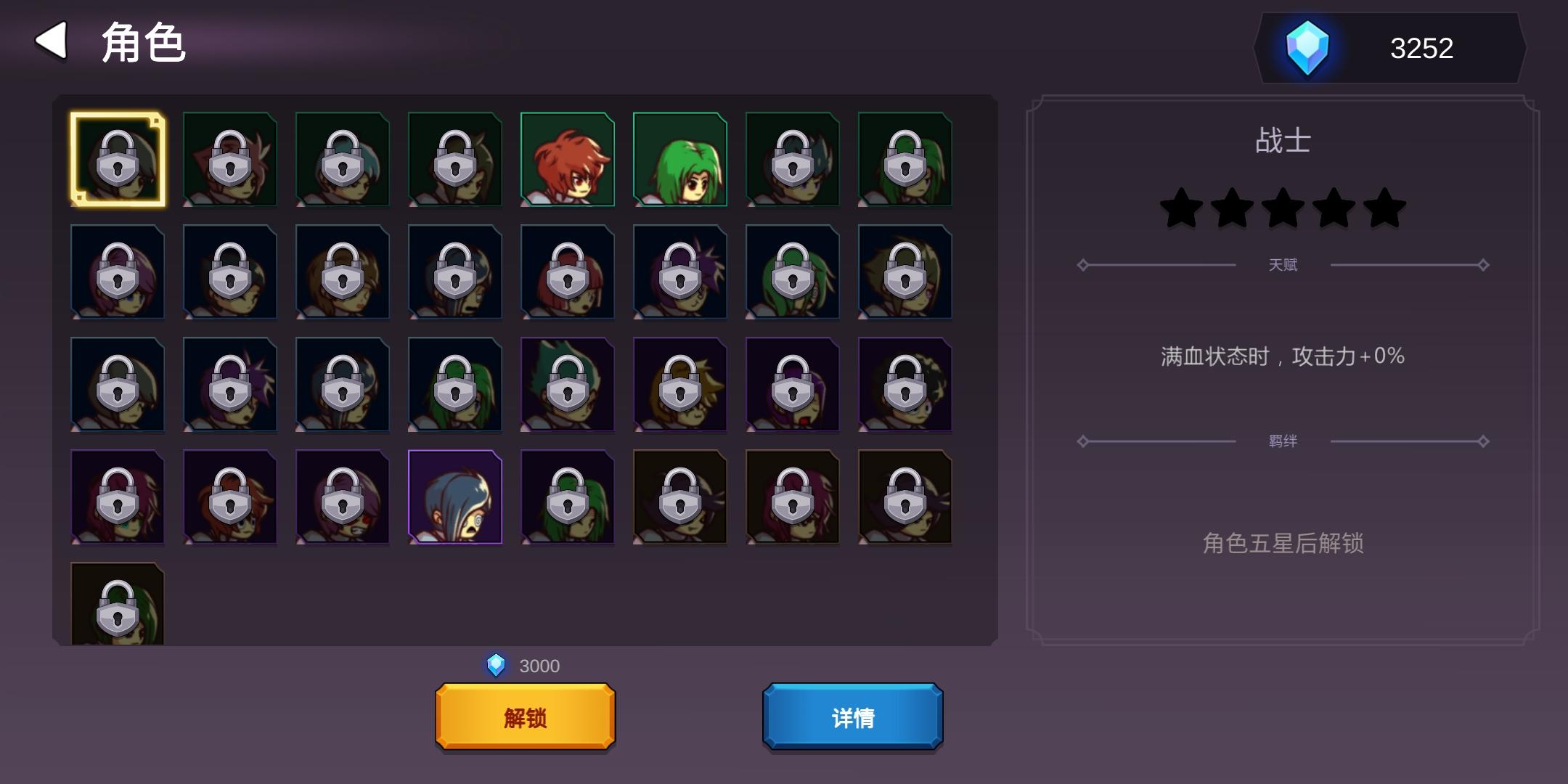Open the blue 详情 details button
Screen dimensions: 1568x784
852,717
